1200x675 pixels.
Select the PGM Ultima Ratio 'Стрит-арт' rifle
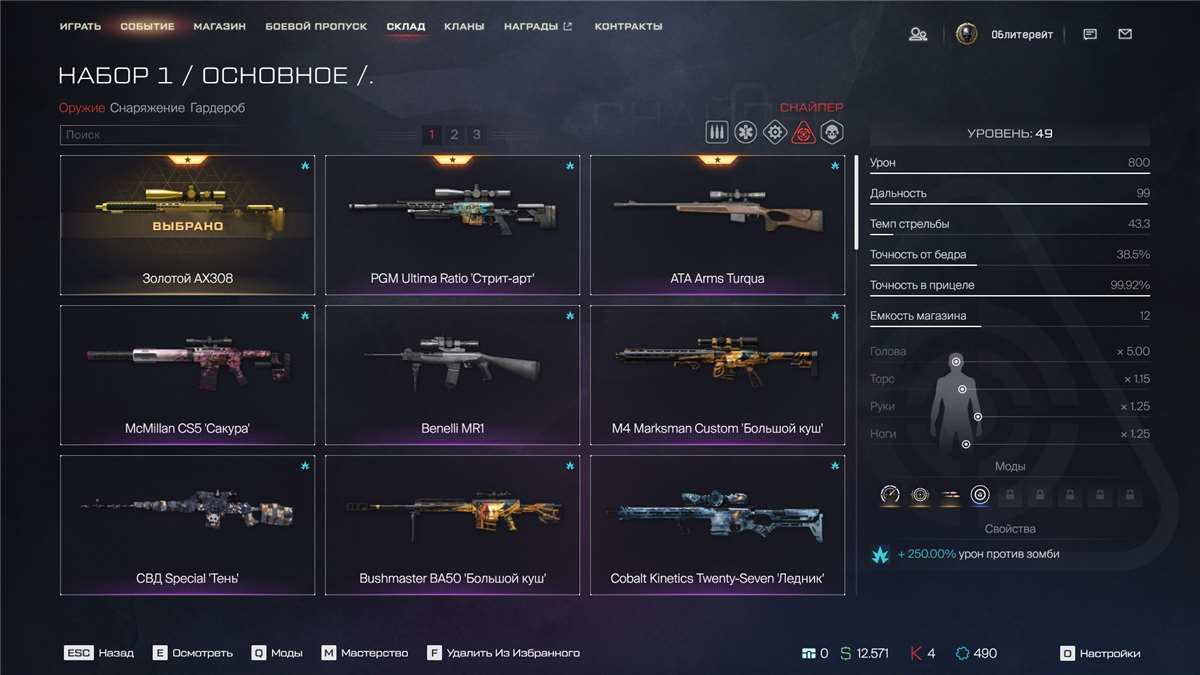click(x=452, y=225)
